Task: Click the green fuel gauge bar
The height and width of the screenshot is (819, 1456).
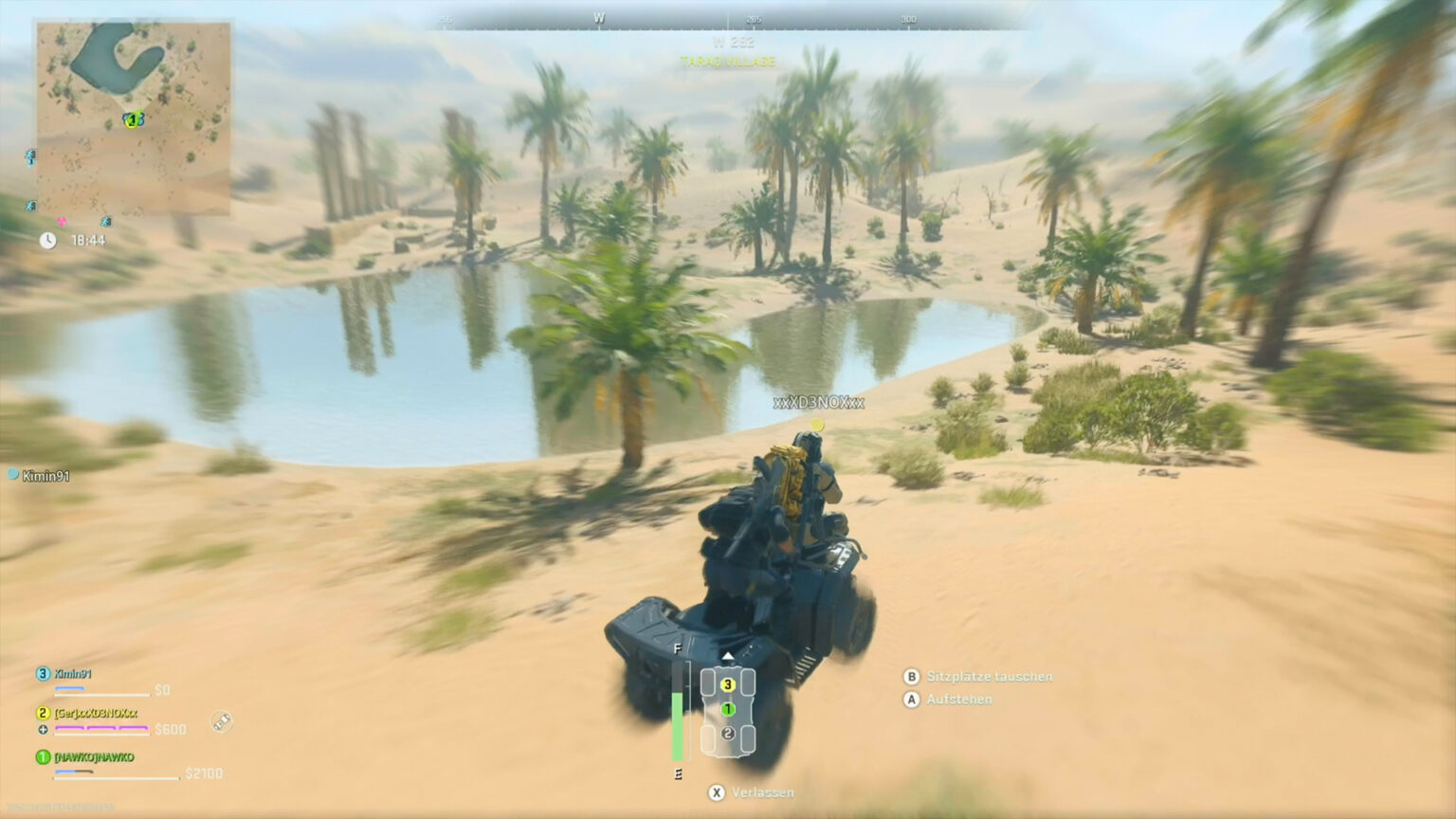Action: tap(678, 723)
